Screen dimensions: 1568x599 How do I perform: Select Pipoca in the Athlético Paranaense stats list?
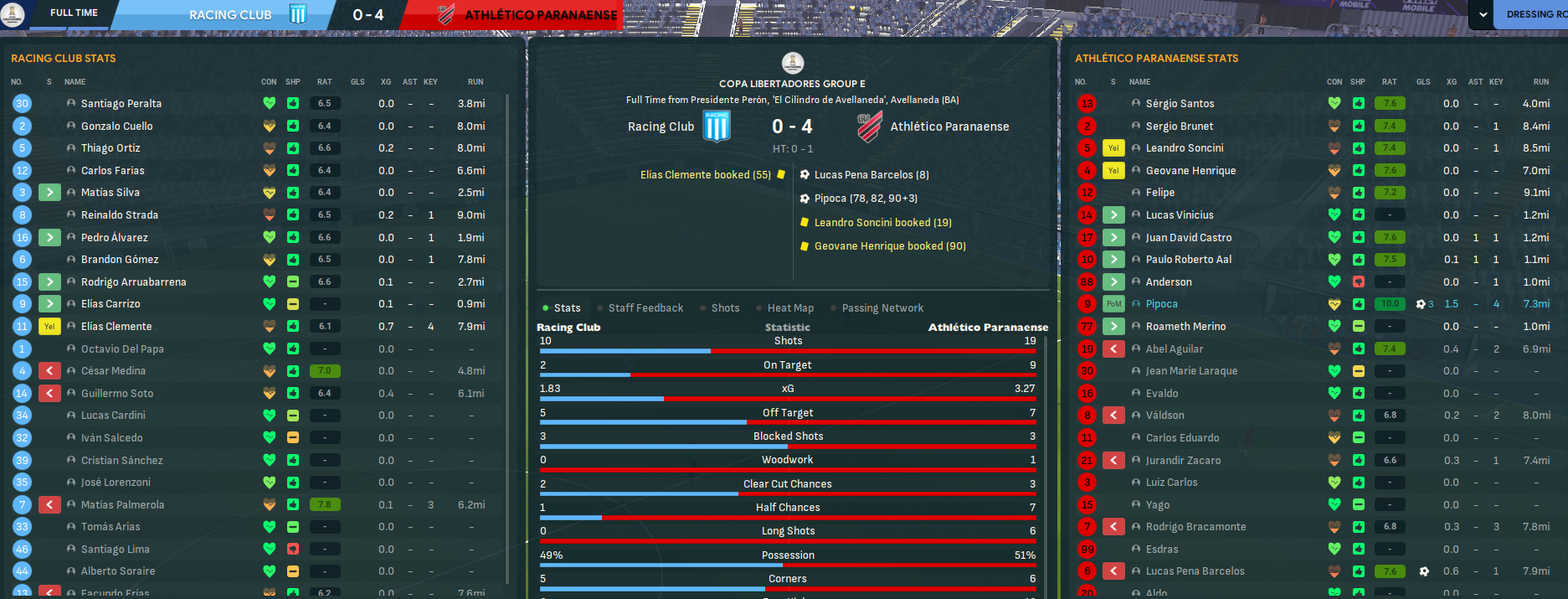[x=1161, y=304]
